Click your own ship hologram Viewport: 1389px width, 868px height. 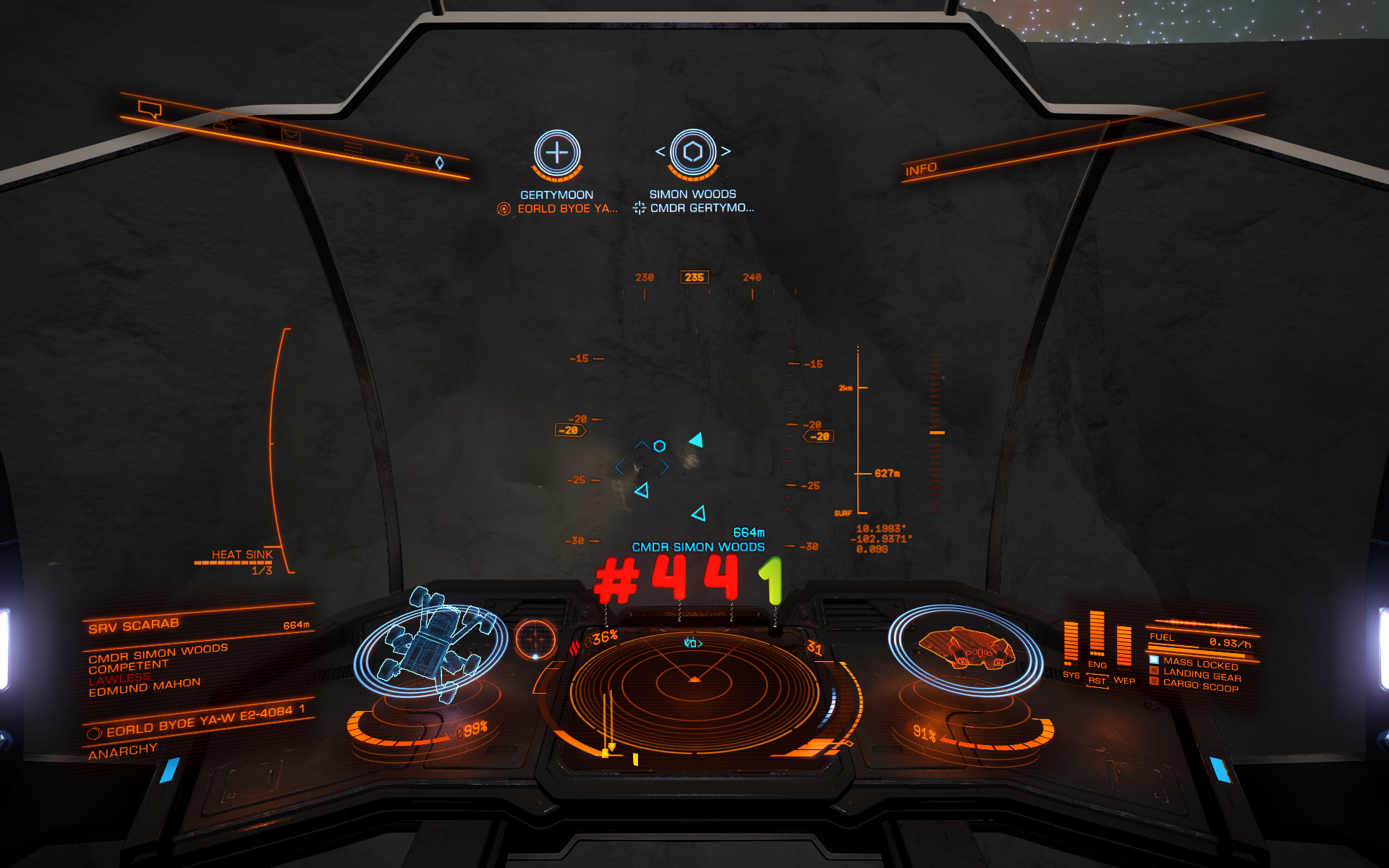point(966,649)
